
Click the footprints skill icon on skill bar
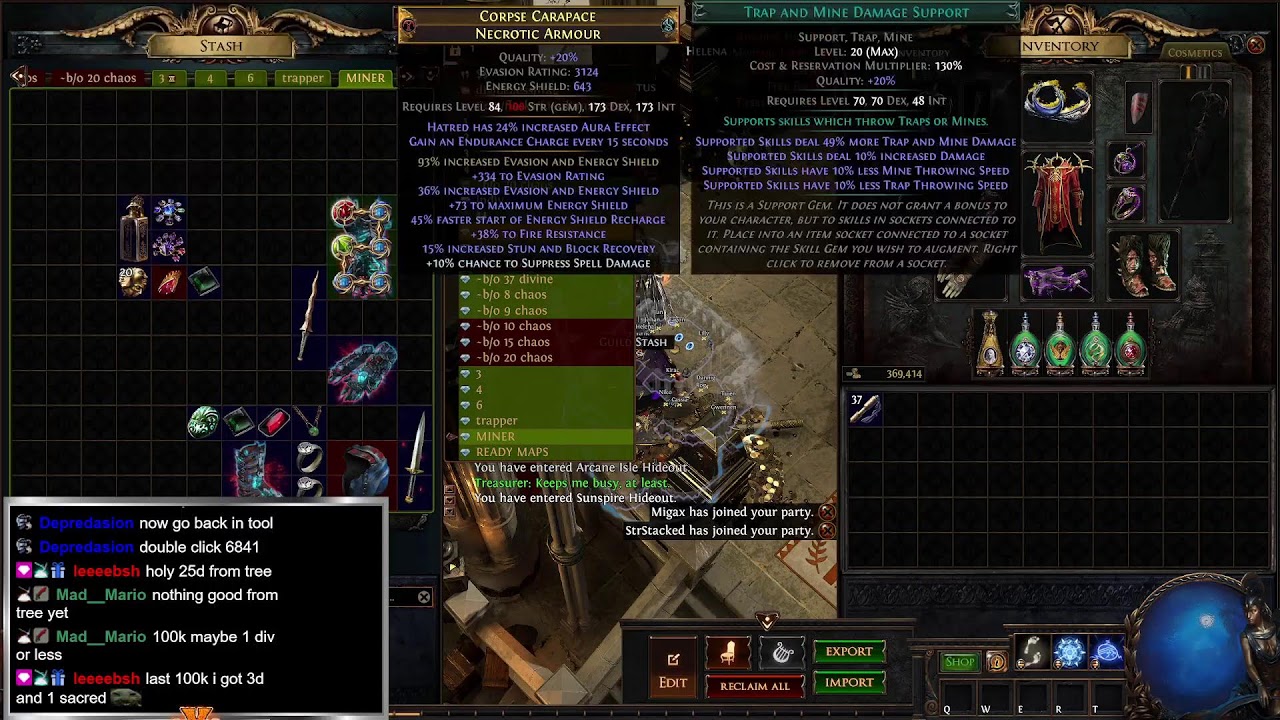[1030, 652]
